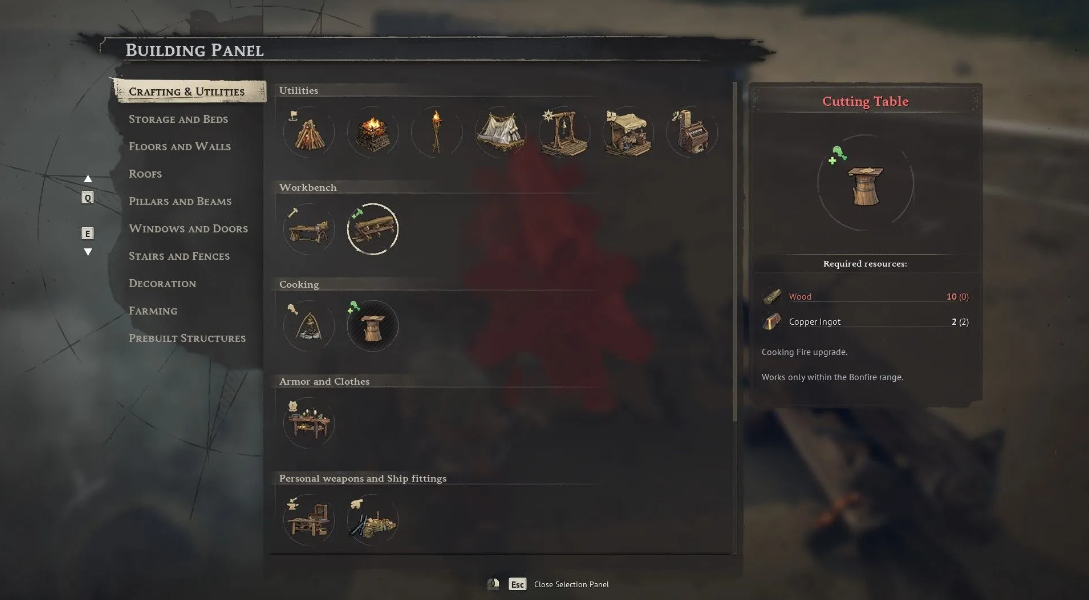Pick the anvil weapons workbench icon

[x=308, y=519]
